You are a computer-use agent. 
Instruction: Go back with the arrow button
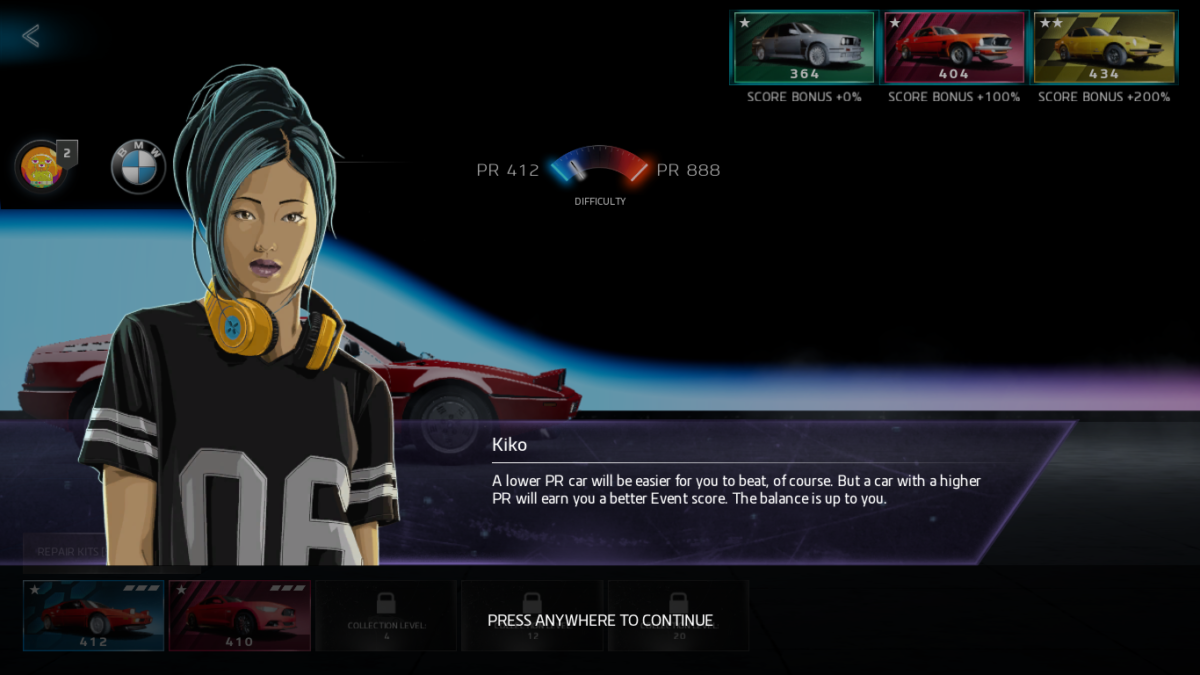pyautogui.click(x=31, y=36)
